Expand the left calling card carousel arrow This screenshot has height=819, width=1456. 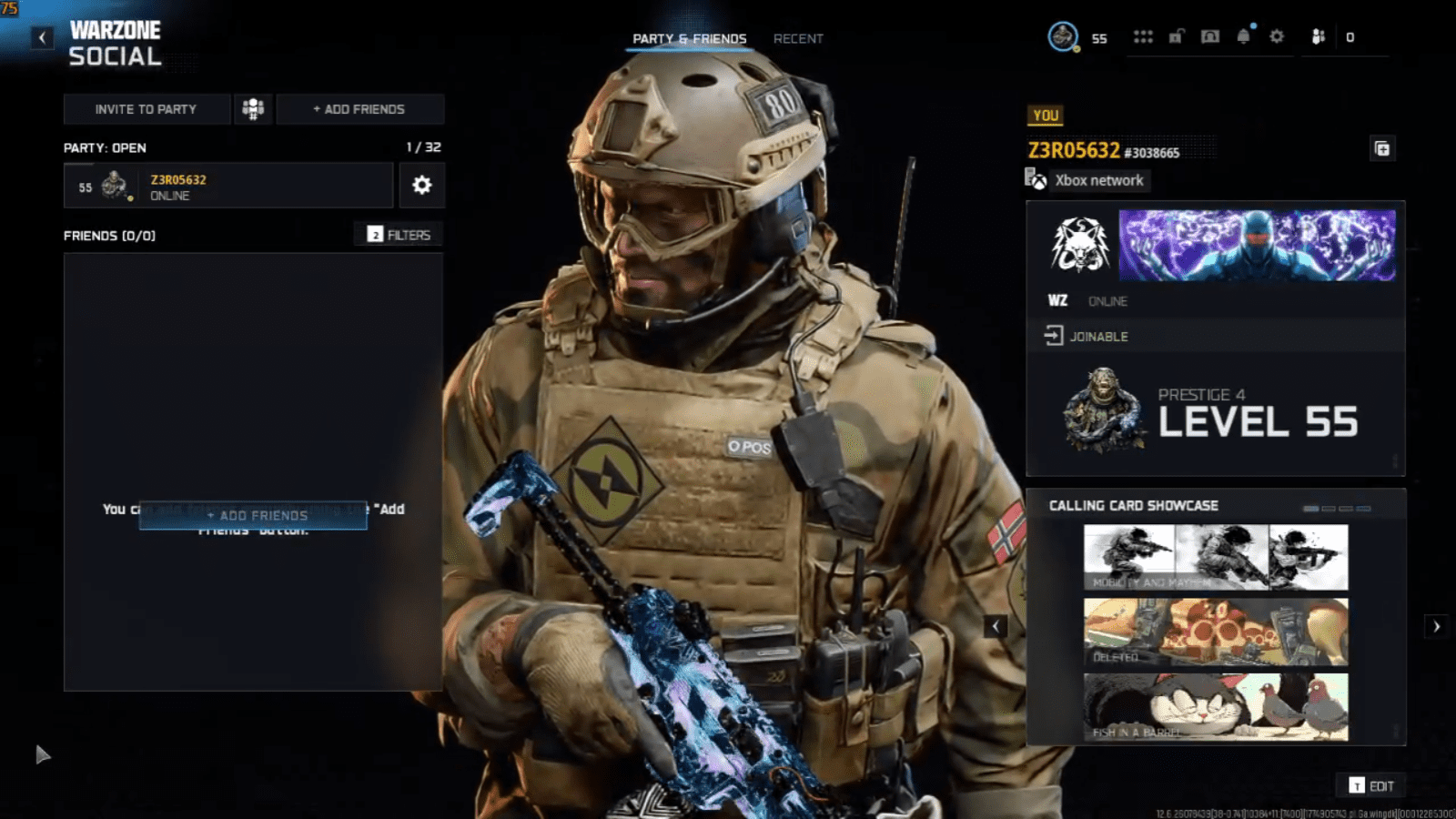[x=995, y=625]
